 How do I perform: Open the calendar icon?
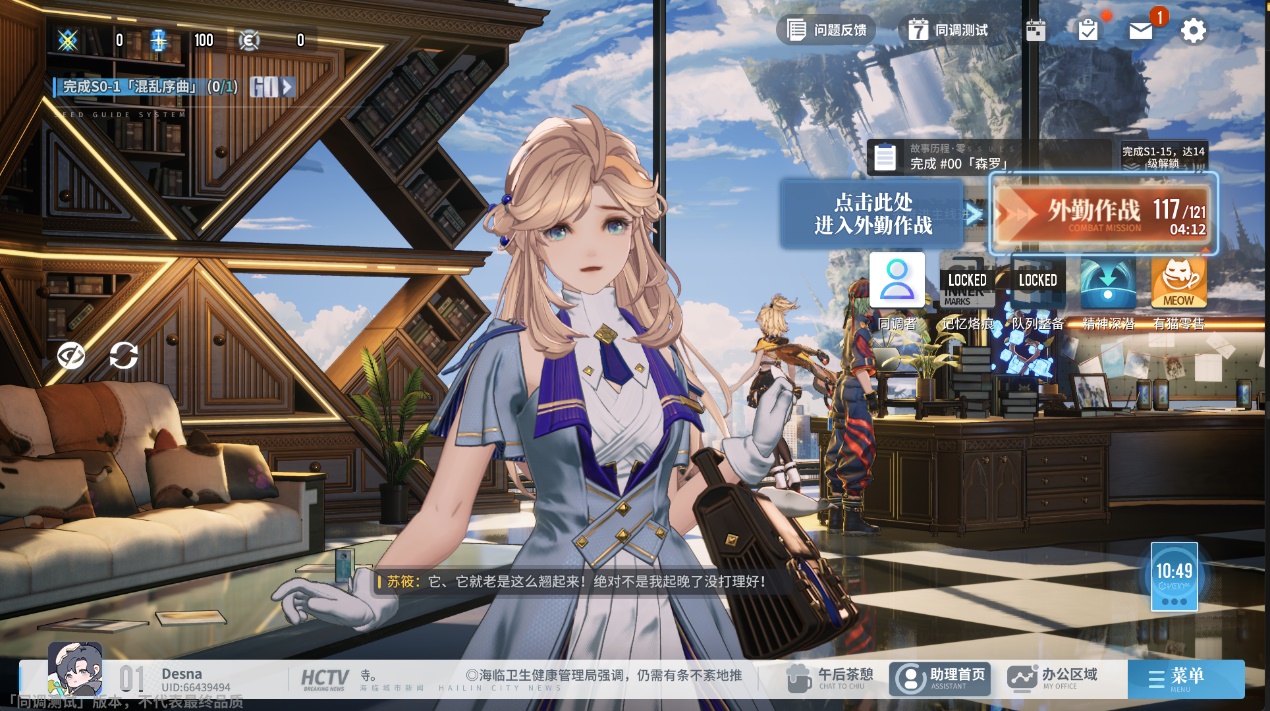(1036, 30)
